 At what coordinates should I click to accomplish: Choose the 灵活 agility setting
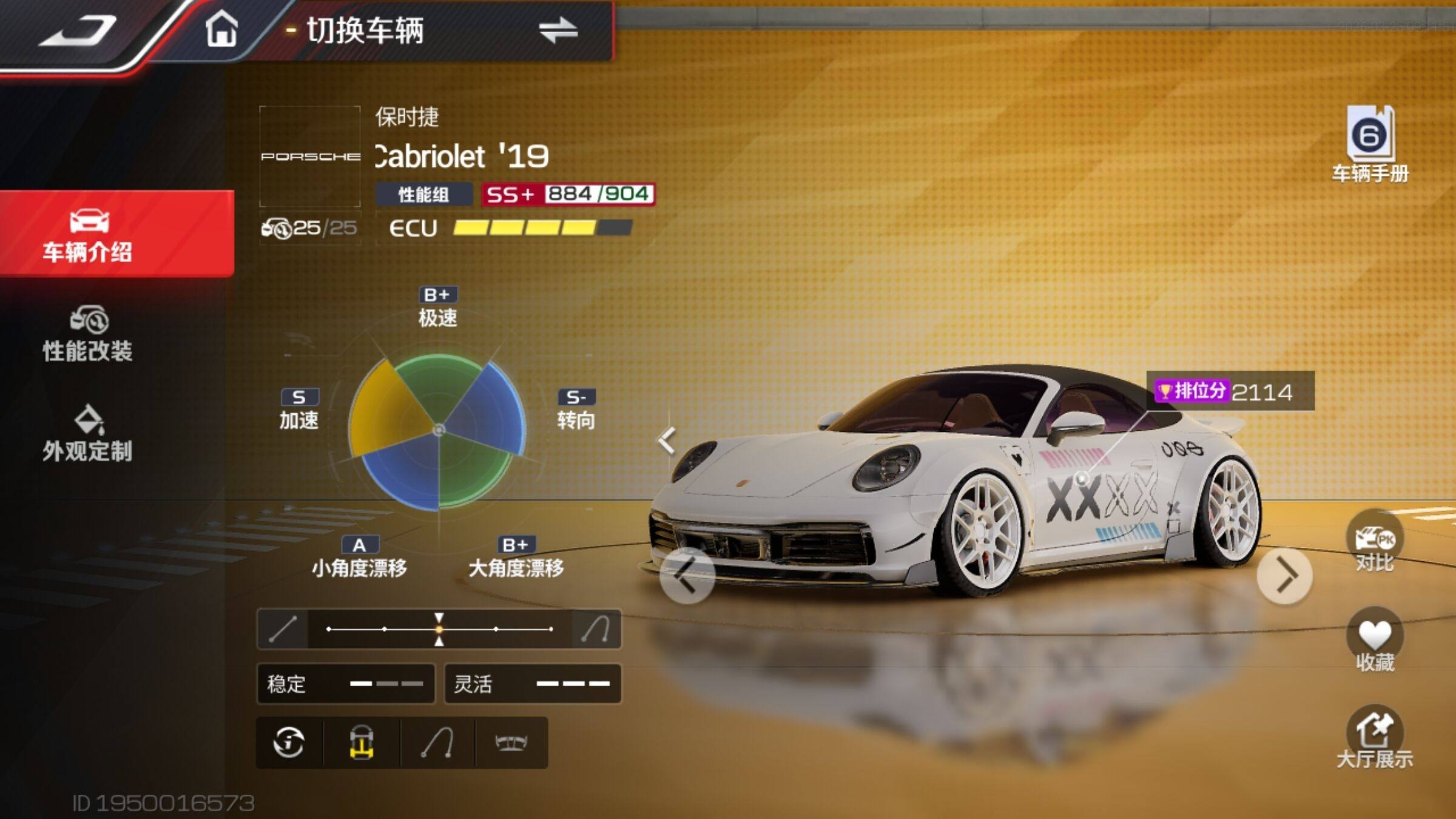coord(533,684)
